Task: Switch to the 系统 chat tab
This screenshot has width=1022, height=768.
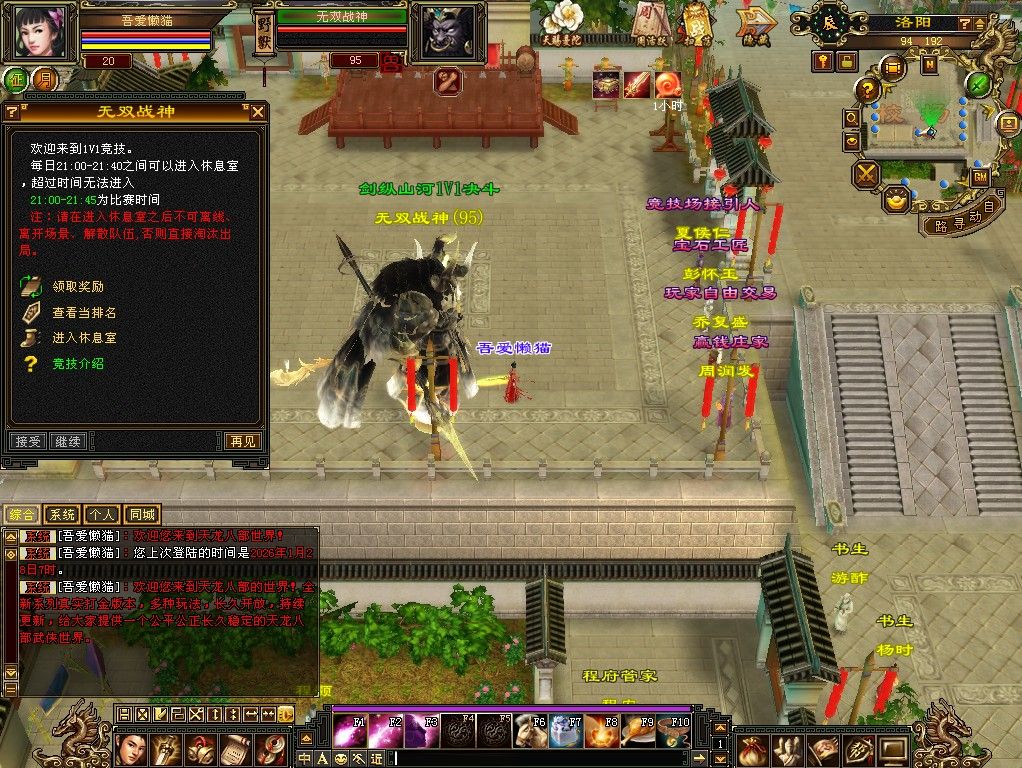Action: 62,515
